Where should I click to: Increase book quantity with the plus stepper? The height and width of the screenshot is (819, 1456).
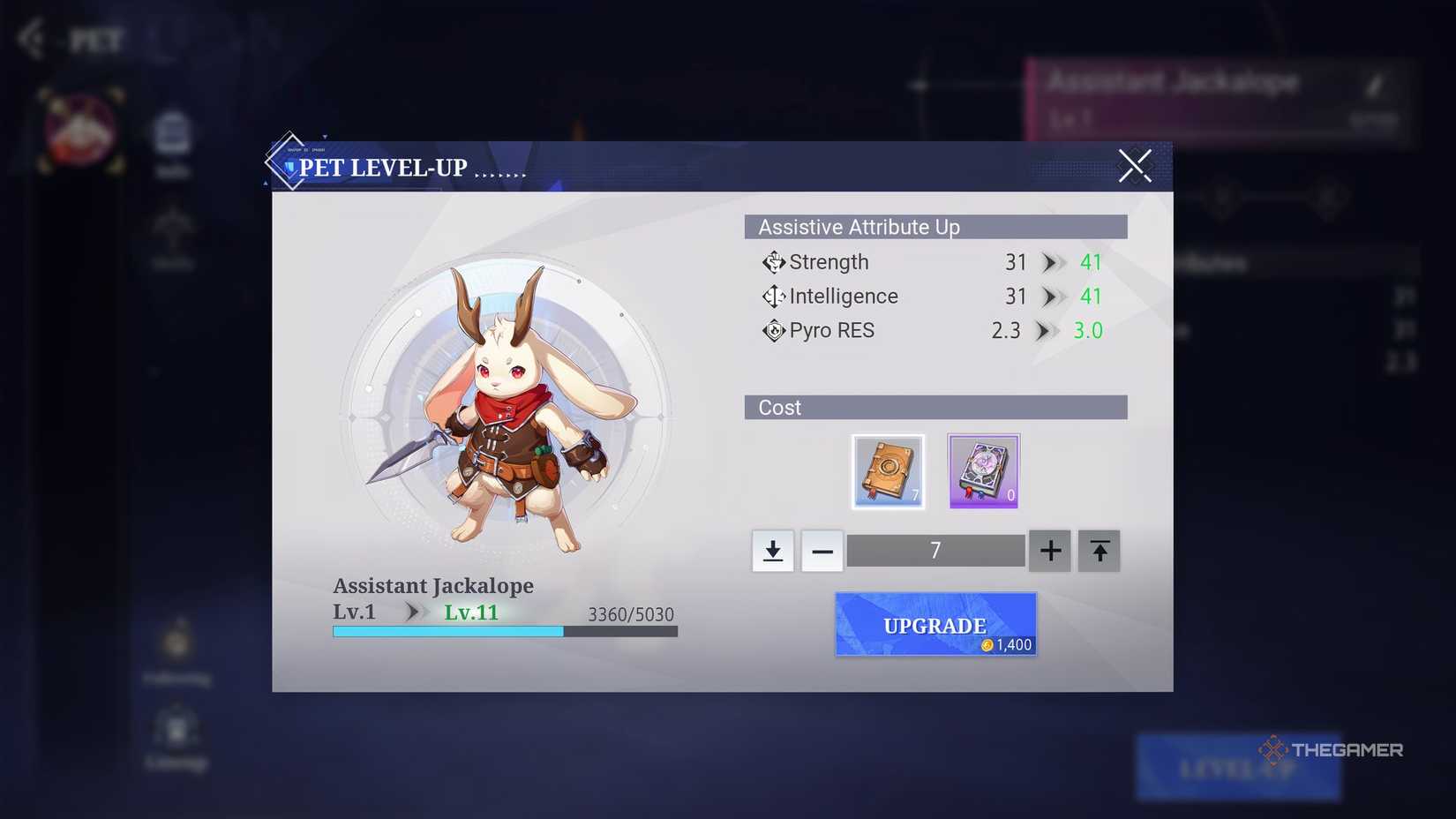(x=1049, y=550)
